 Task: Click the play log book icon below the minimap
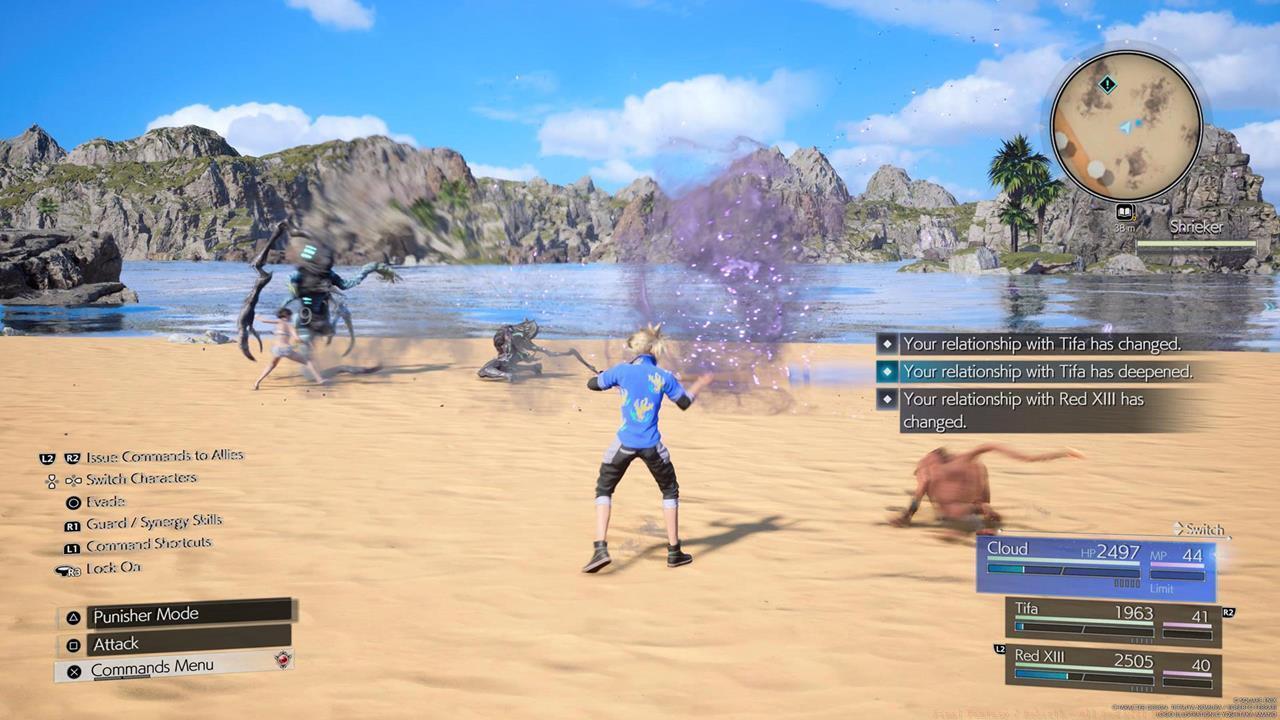(1126, 210)
